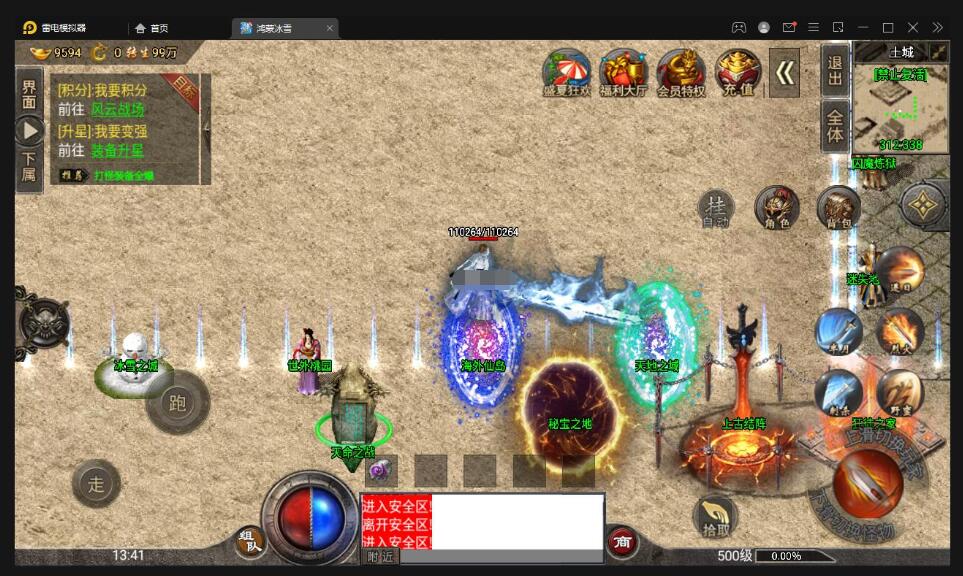Activate the 烈火 flame sword skill
This screenshot has height=576, width=963.
900,331
